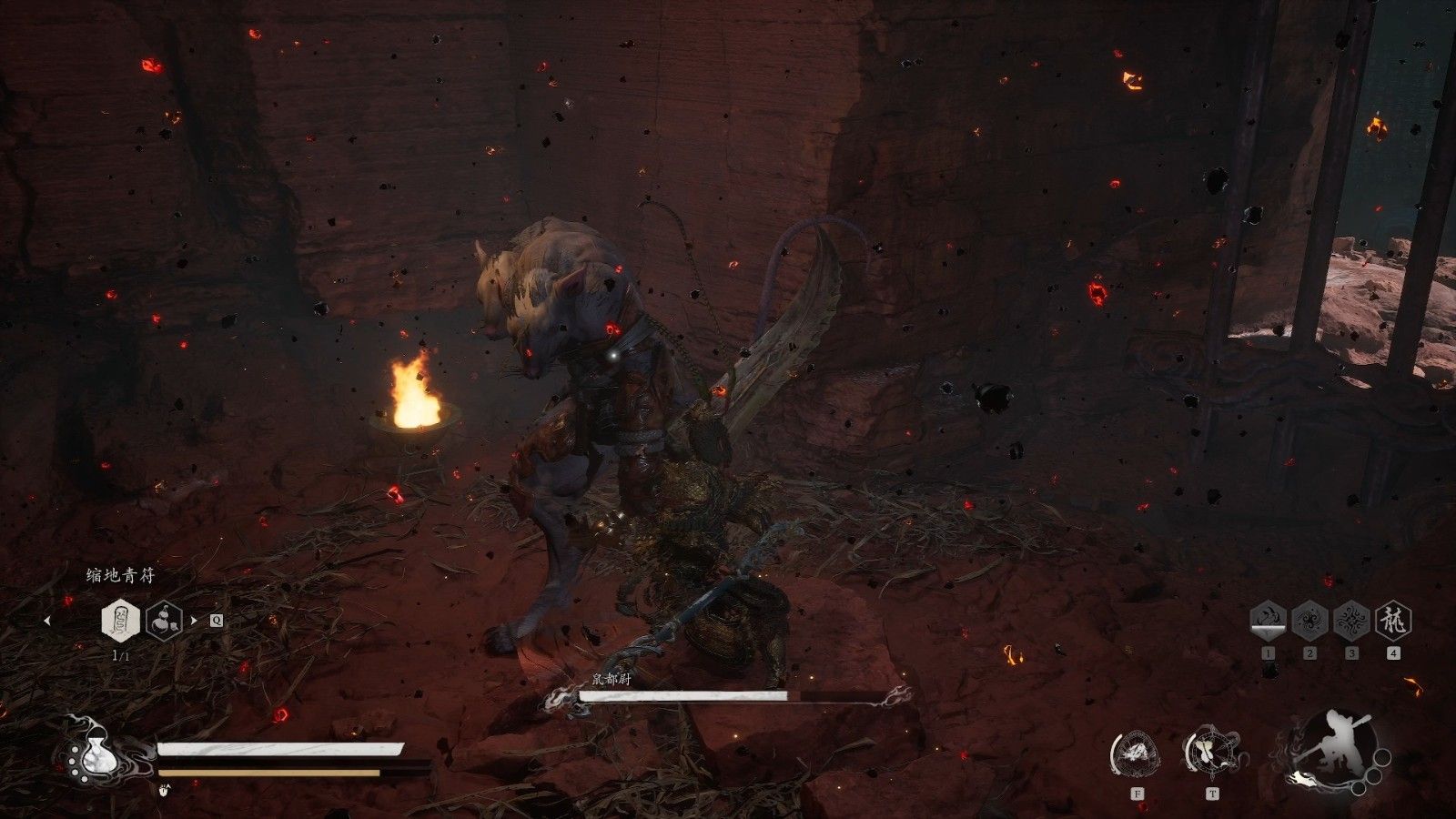The height and width of the screenshot is (819, 1456).
Task: Select the 缩地青符 talisman slot
Action: [x=120, y=621]
